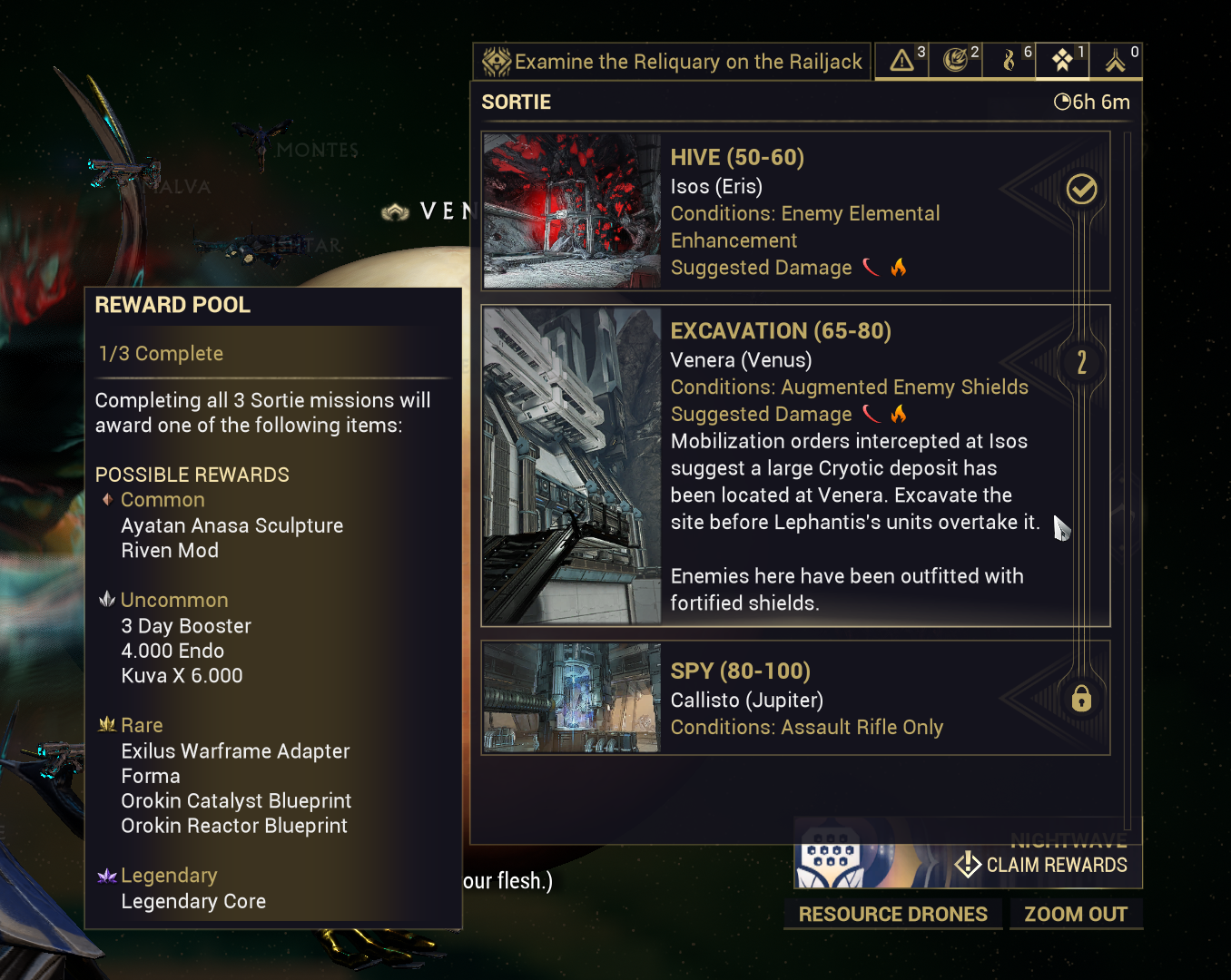Click the checkmark icon on the Hive mission
1231x980 pixels.
1081,190
